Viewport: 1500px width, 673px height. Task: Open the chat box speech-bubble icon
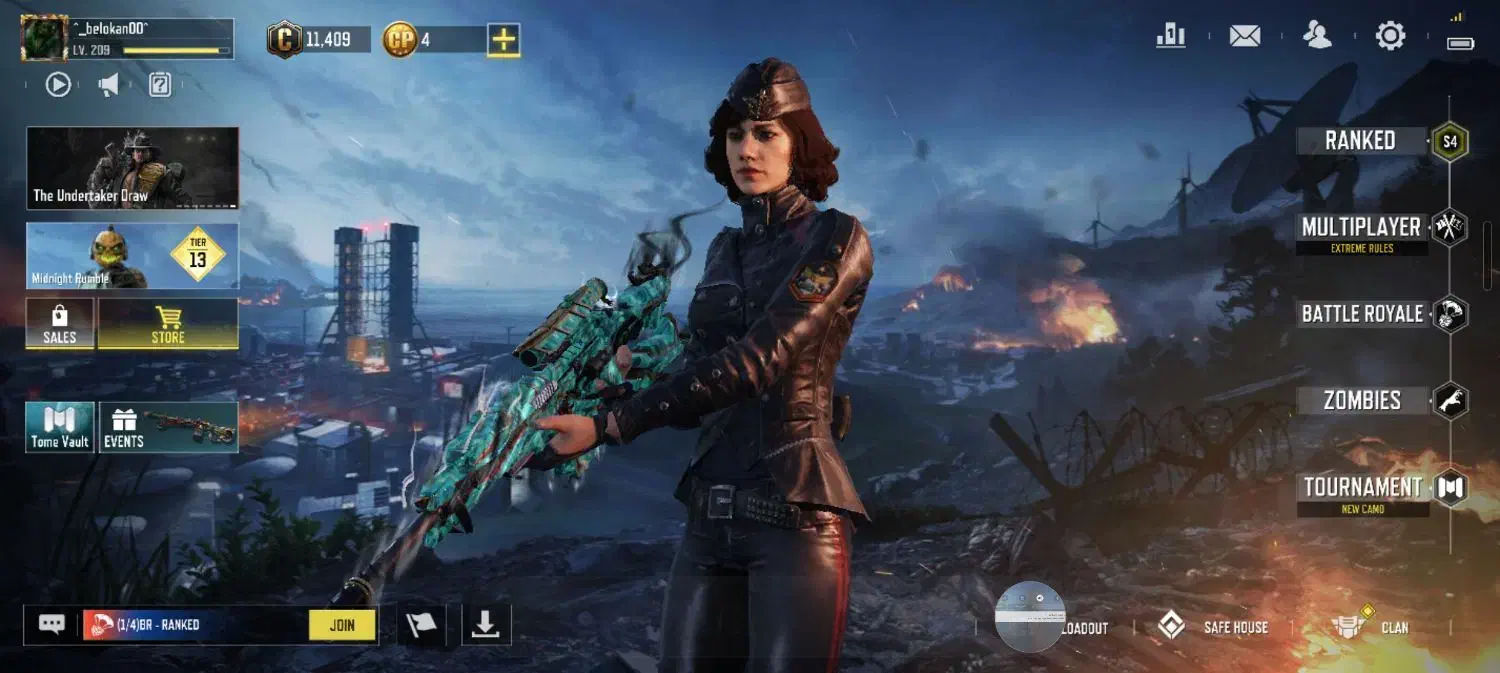pyautogui.click(x=52, y=625)
